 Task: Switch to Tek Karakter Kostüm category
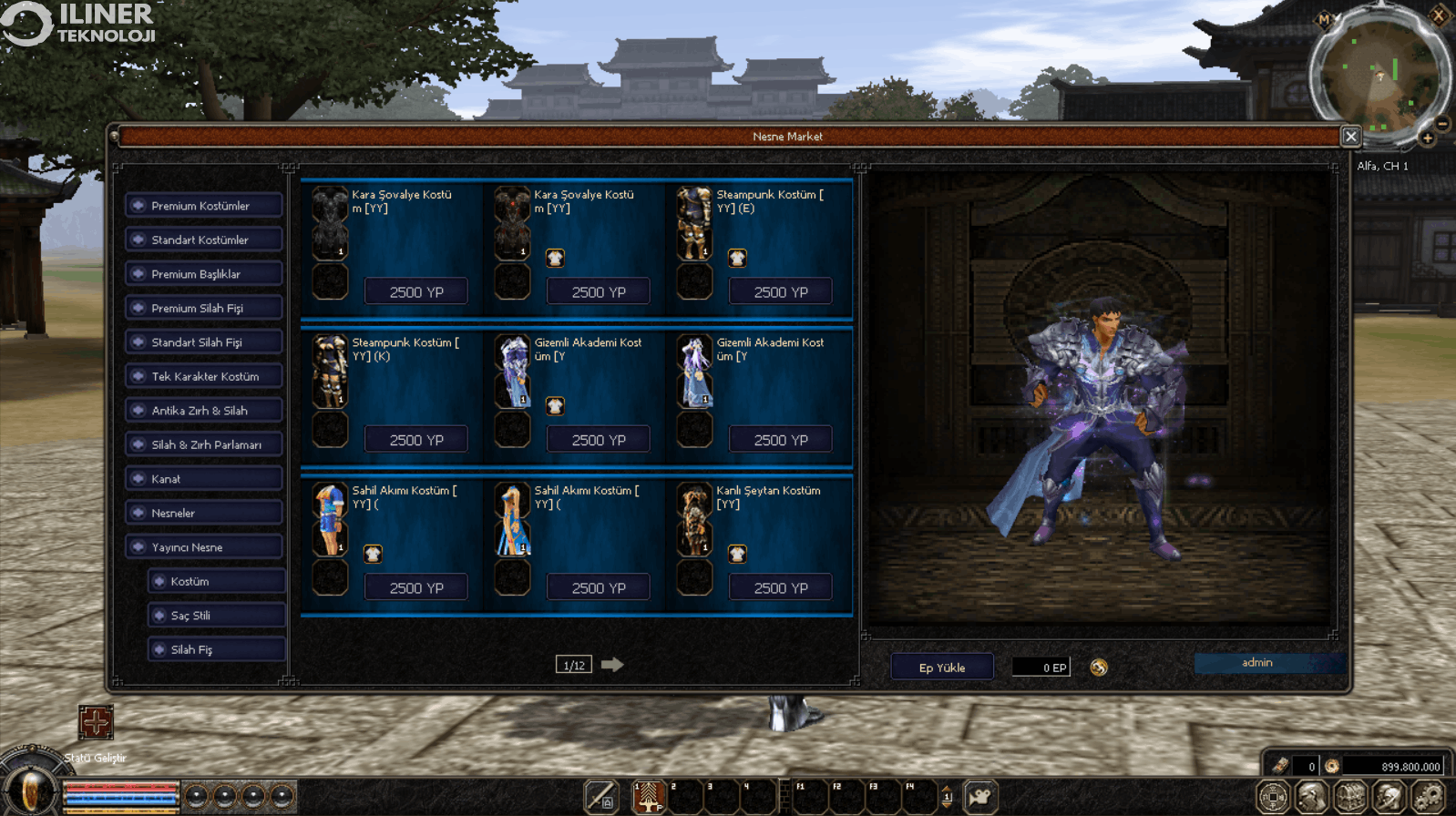[x=204, y=376]
